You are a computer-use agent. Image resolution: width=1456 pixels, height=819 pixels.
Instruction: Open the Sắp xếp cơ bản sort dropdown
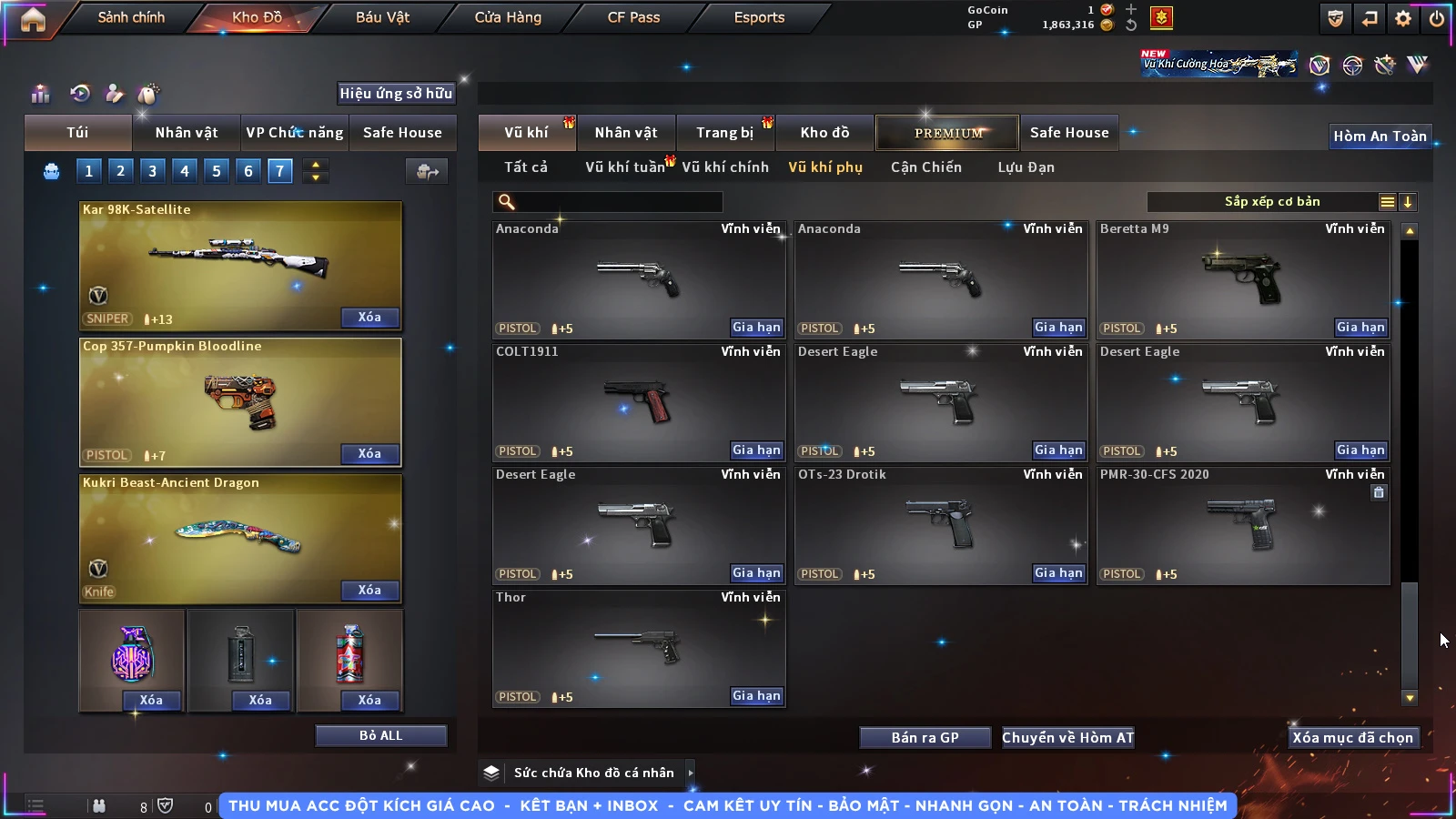pos(1271,202)
